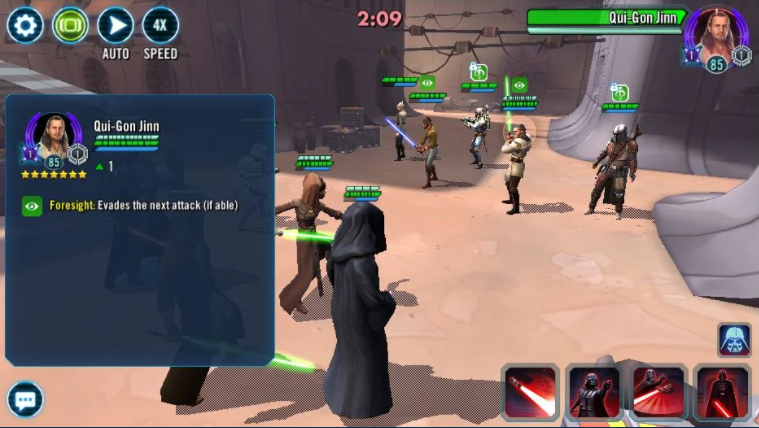Viewport: 759px width, 428px height.
Task: Select Qui-Gon Jinn target portrait
Action: (718, 37)
